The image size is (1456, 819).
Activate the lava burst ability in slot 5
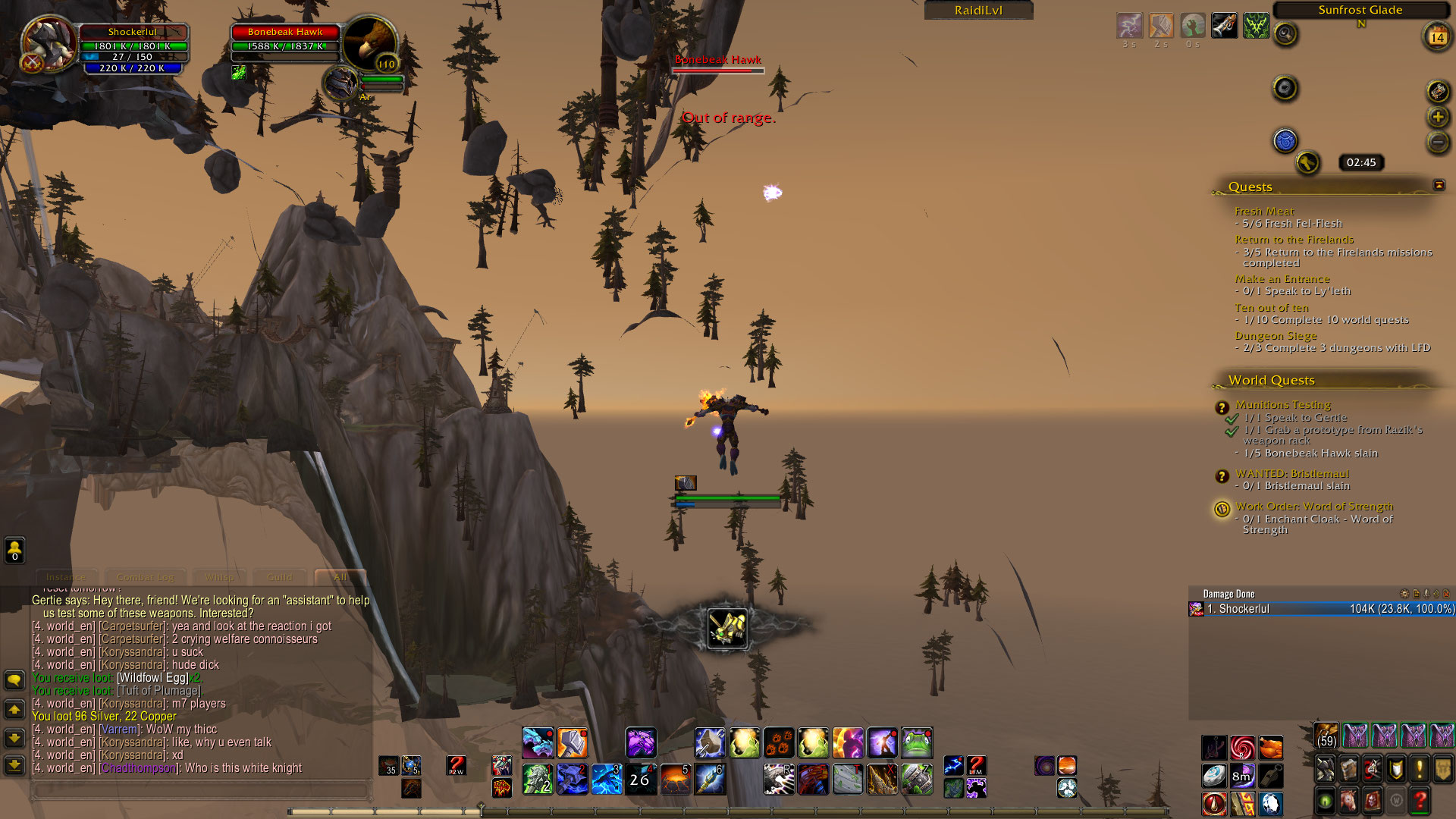coord(674,779)
